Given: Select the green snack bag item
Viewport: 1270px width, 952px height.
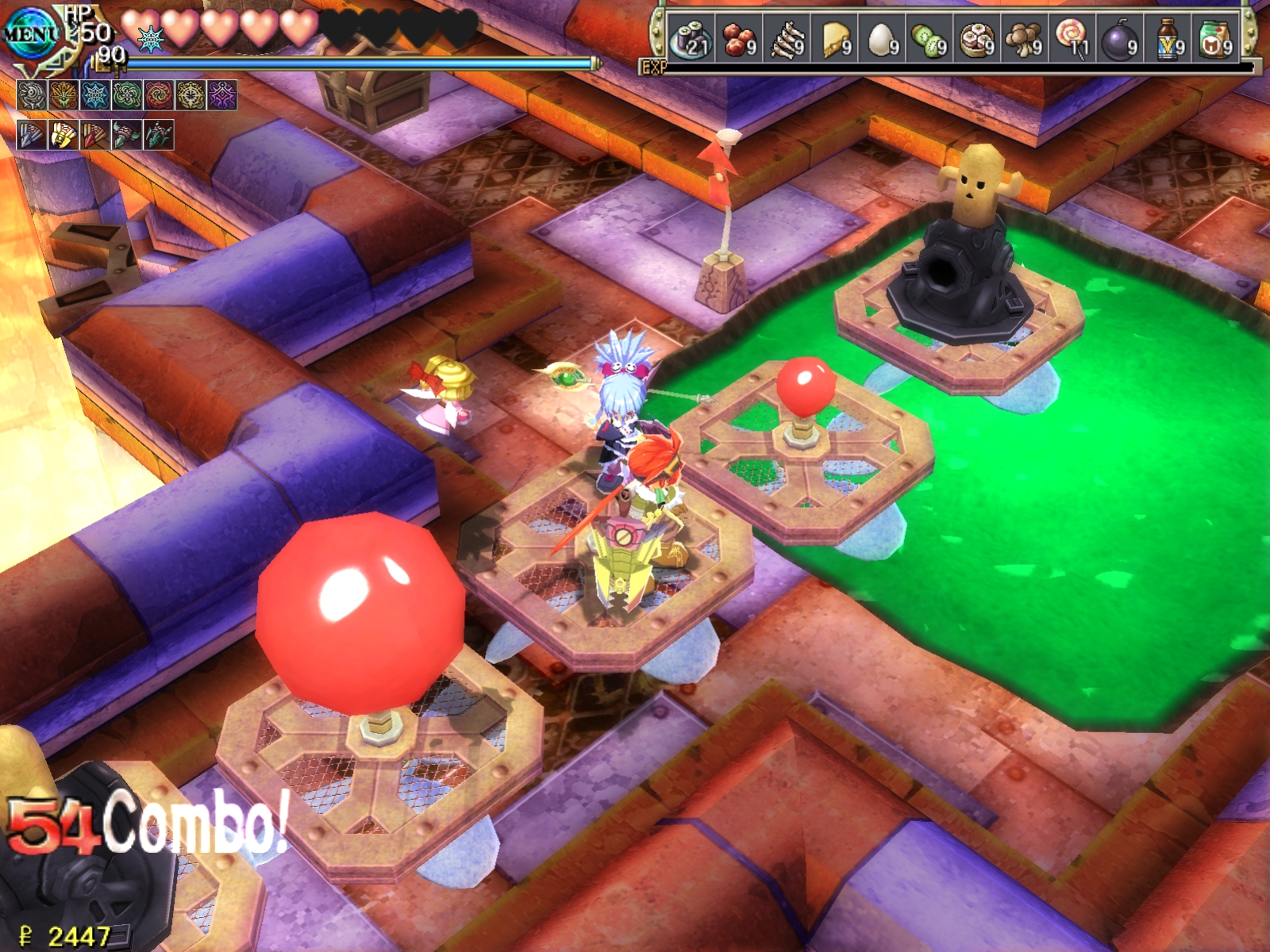Looking at the screenshot, I should click(1215, 39).
